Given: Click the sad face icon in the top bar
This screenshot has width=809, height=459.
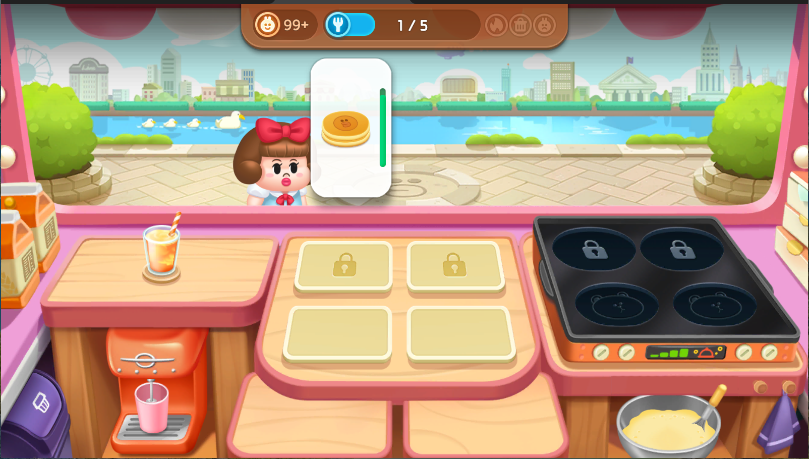Looking at the screenshot, I should pos(544,25).
